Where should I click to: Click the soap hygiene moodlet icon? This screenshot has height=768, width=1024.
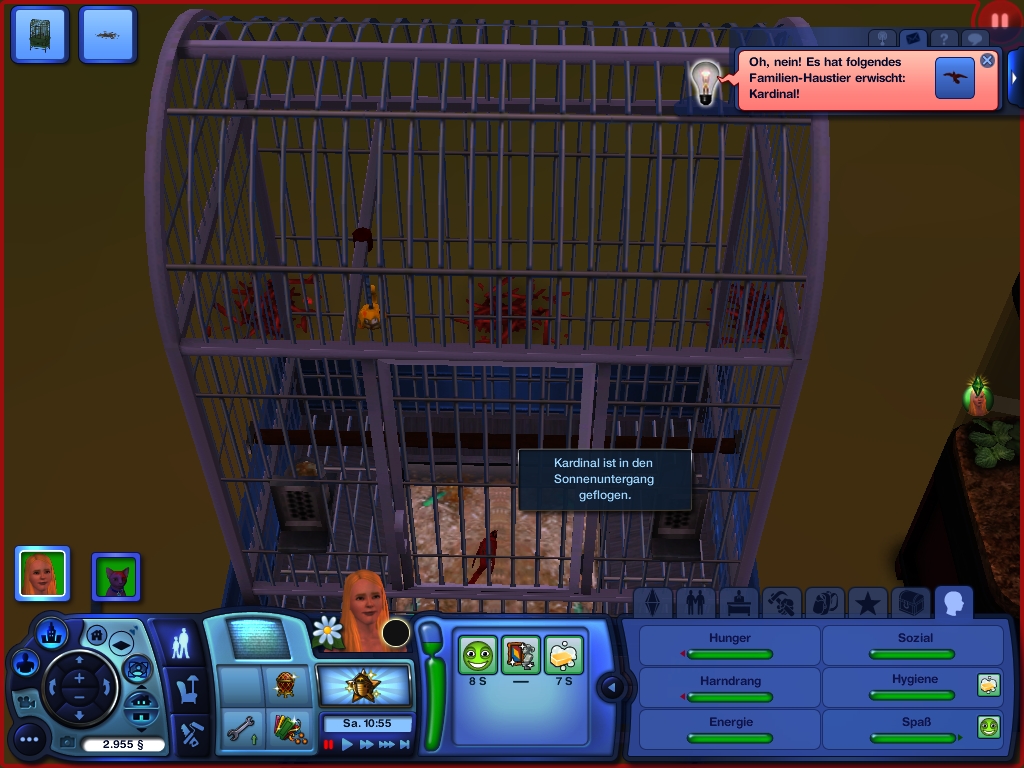[x=565, y=655]
